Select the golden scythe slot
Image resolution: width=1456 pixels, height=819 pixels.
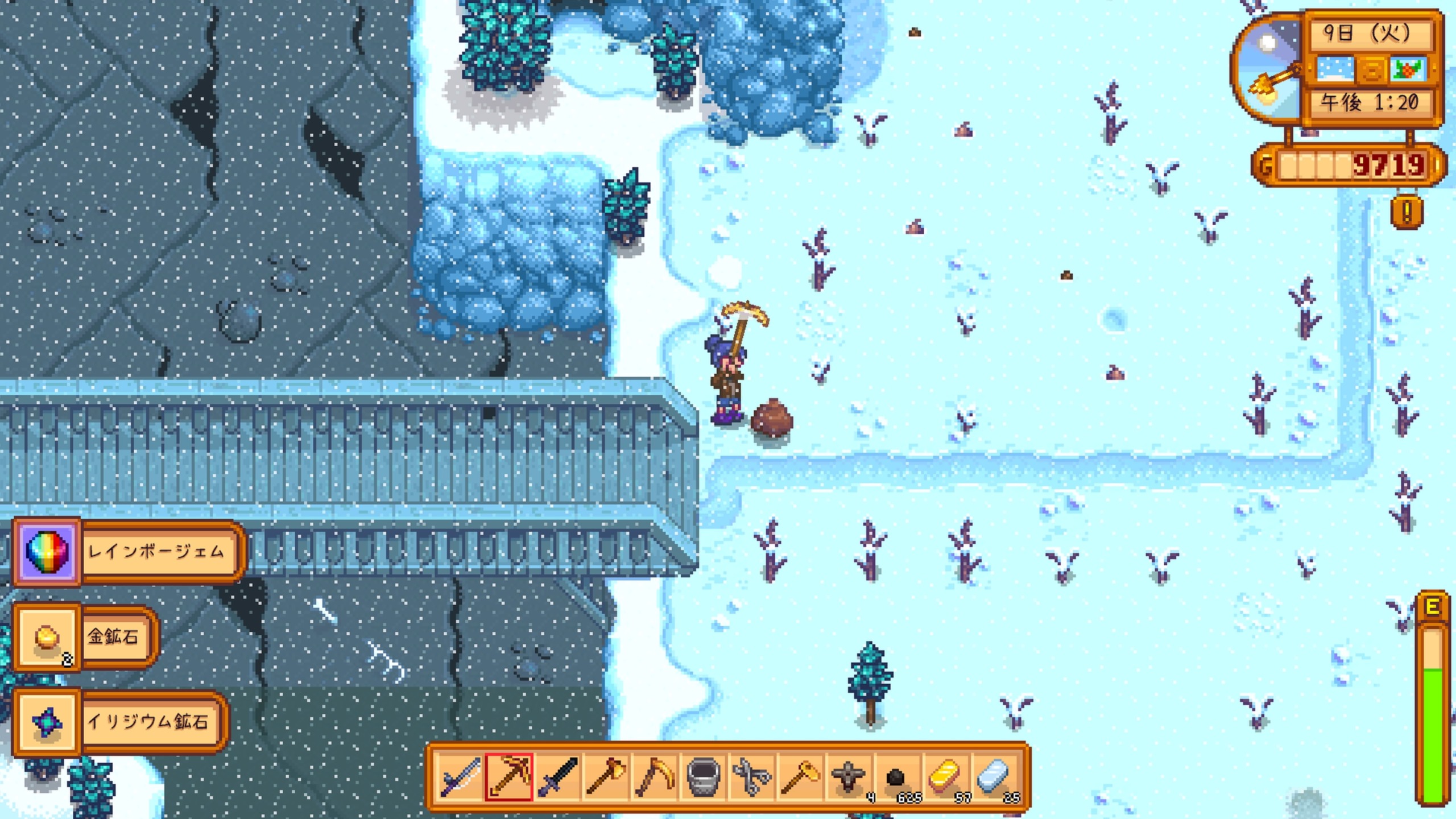[x=655, y=777]
